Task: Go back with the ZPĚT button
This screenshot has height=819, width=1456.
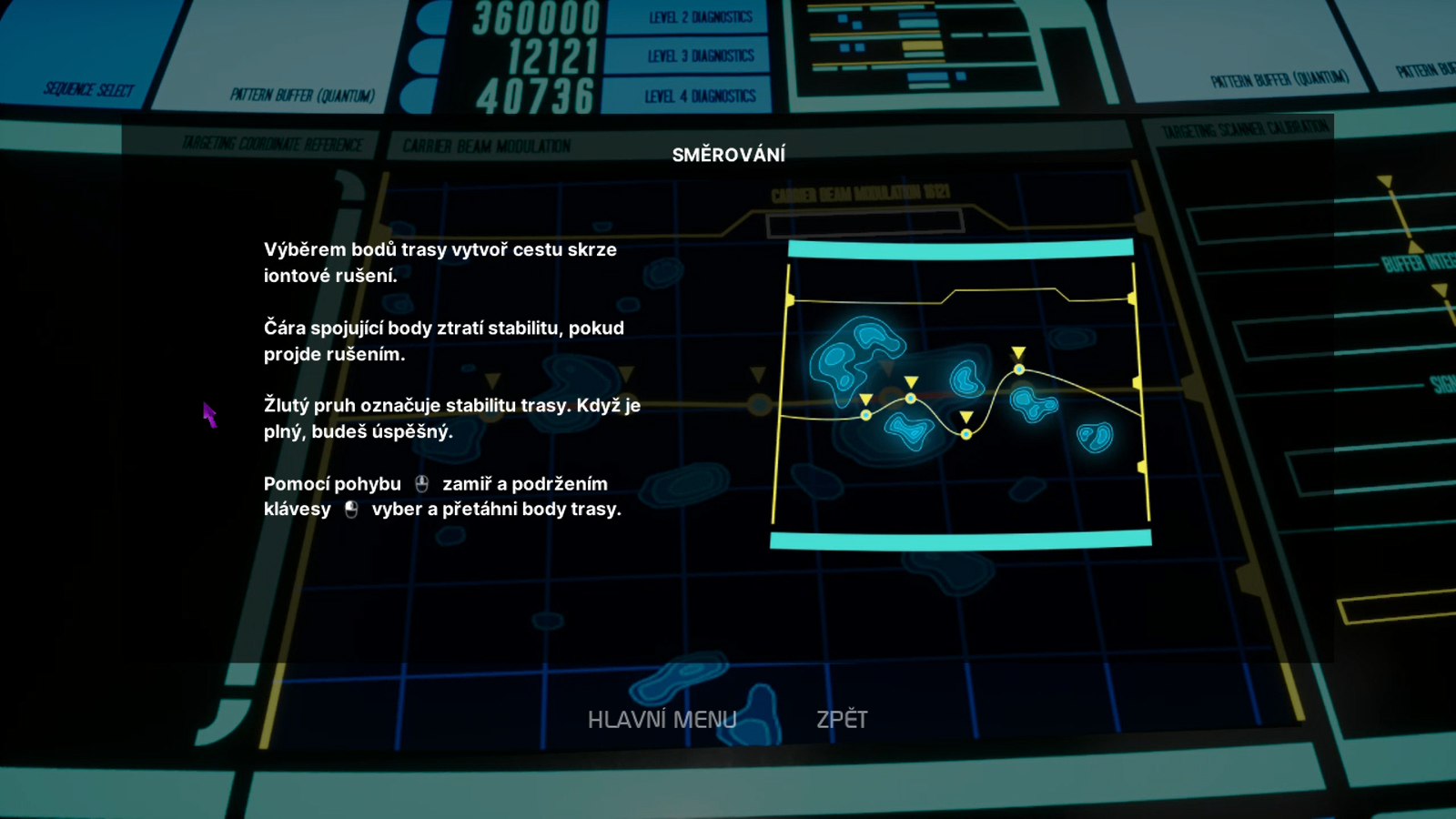Action: click(842, 720)
